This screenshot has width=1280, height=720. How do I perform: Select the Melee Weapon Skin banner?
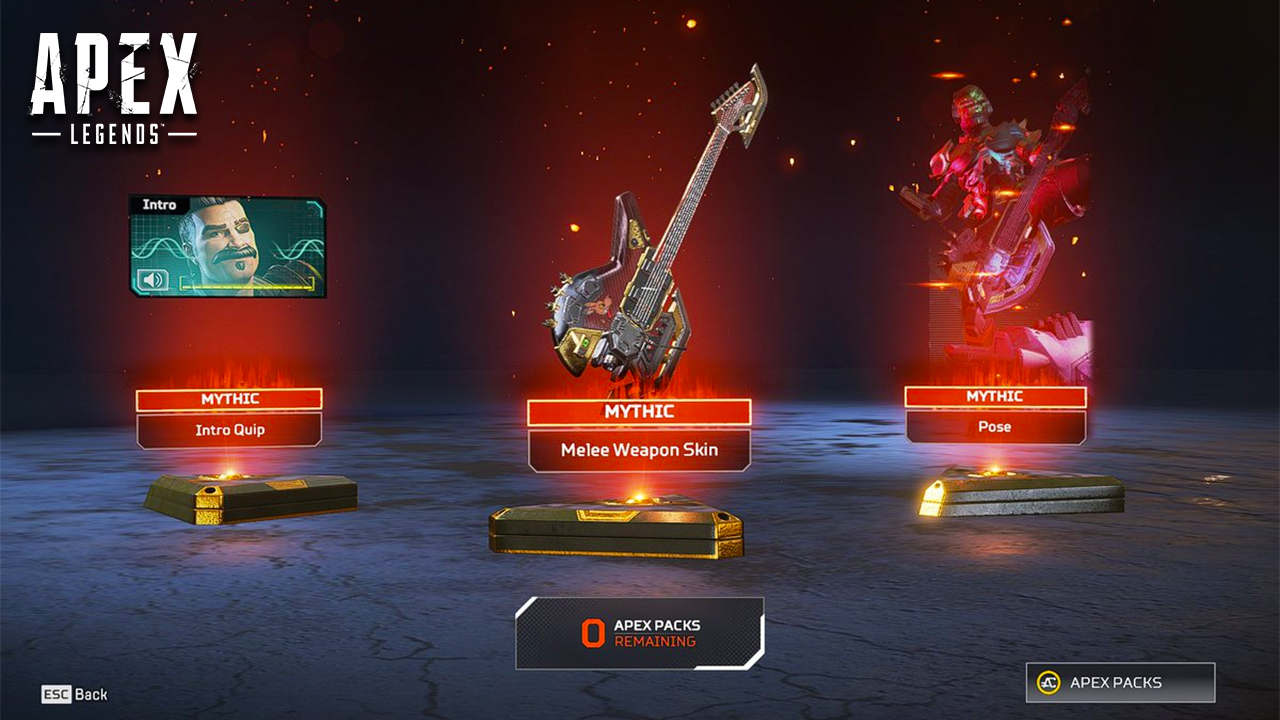click(x=640, y=448)
